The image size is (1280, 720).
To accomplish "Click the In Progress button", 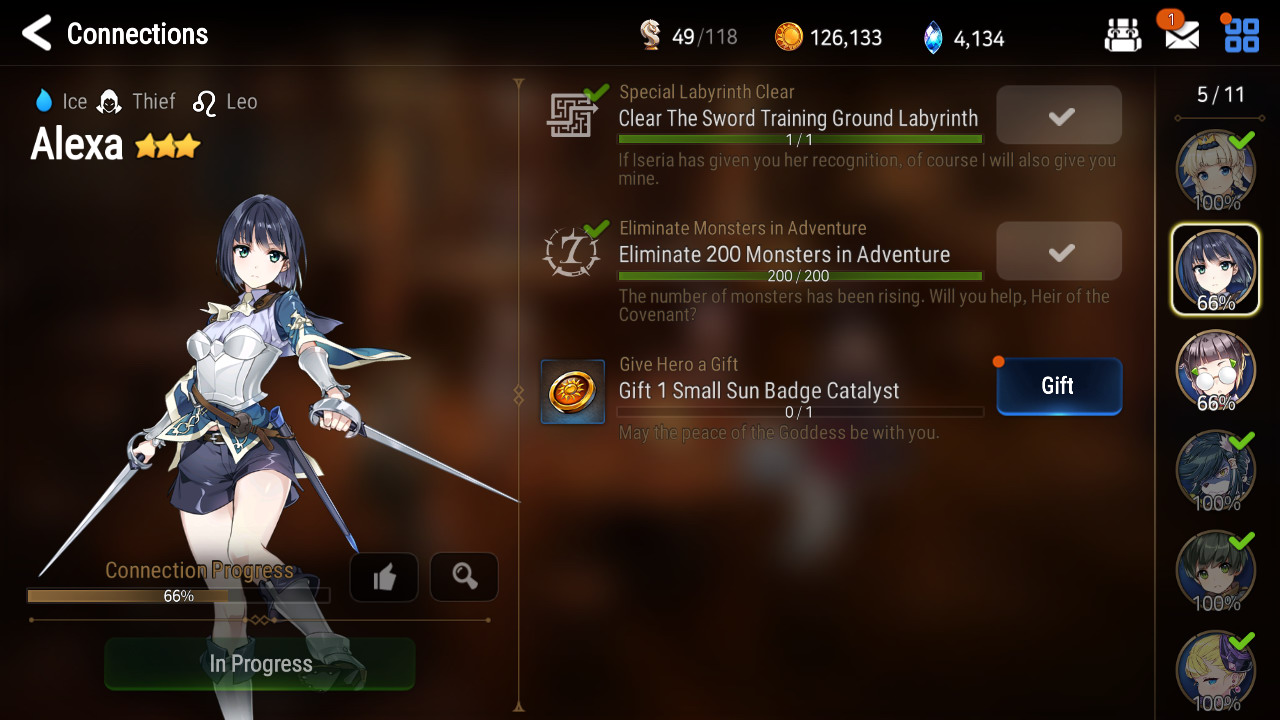I will point(260,664).
